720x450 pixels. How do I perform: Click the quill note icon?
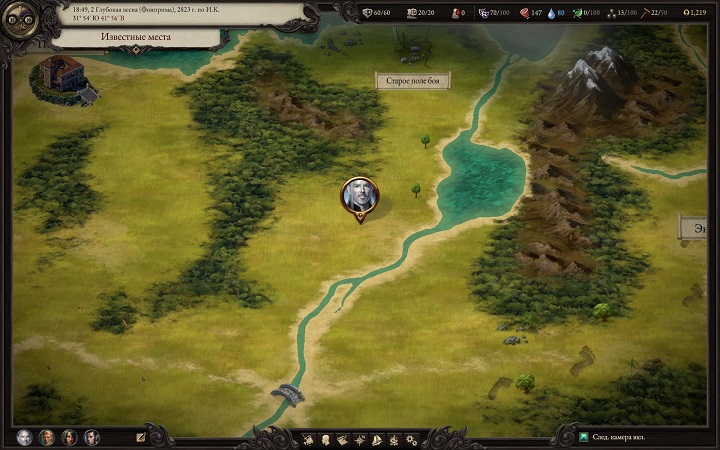coord(141,437)
